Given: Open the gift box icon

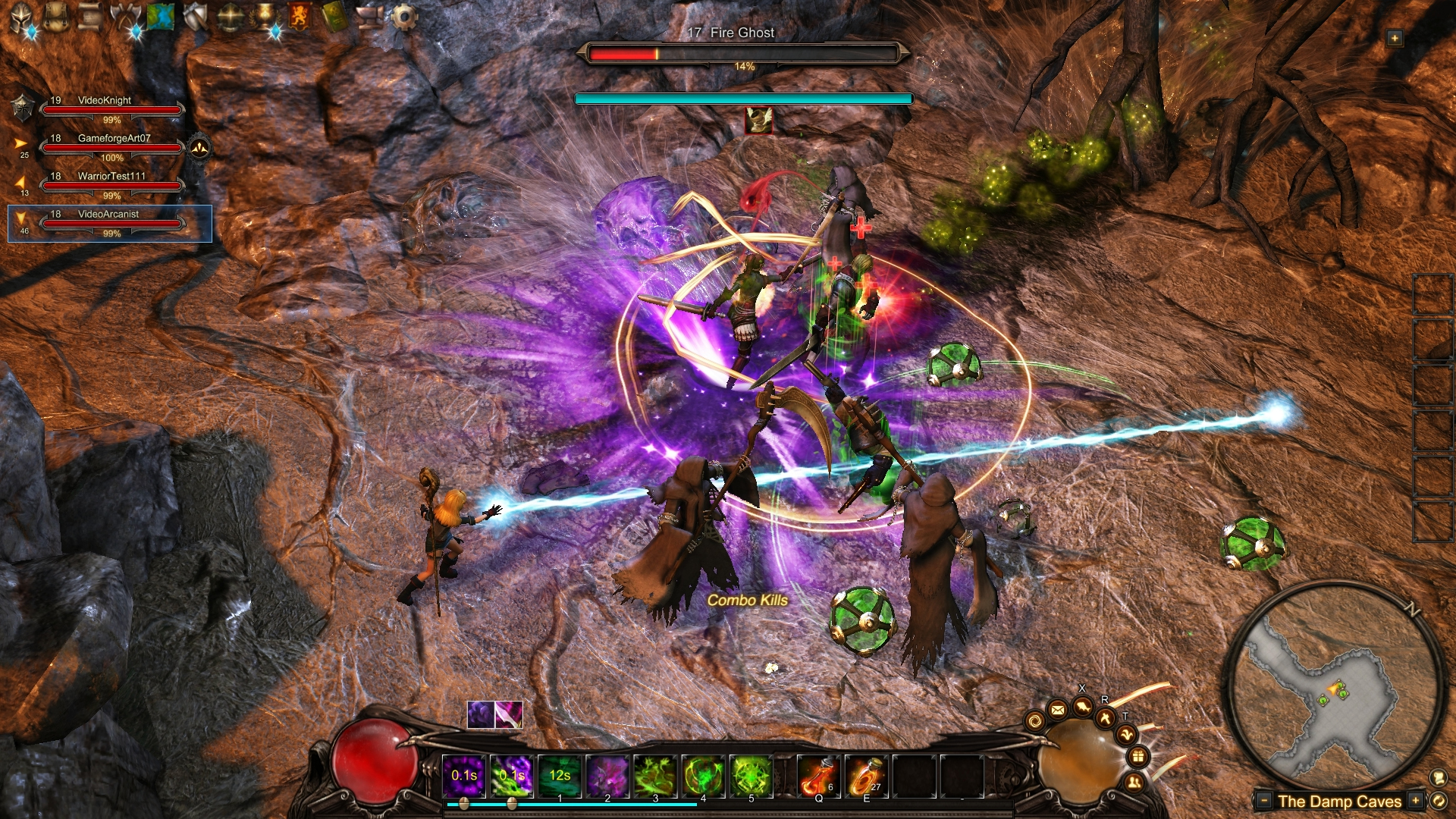Looking at the screenshot, I should click(x=1137, y=756).
